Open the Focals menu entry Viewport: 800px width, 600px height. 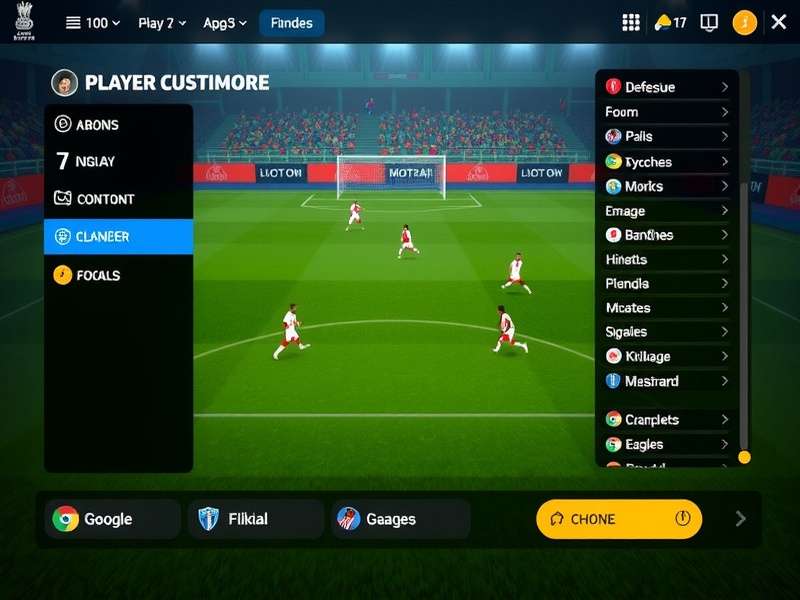click(x=118, y=275)
